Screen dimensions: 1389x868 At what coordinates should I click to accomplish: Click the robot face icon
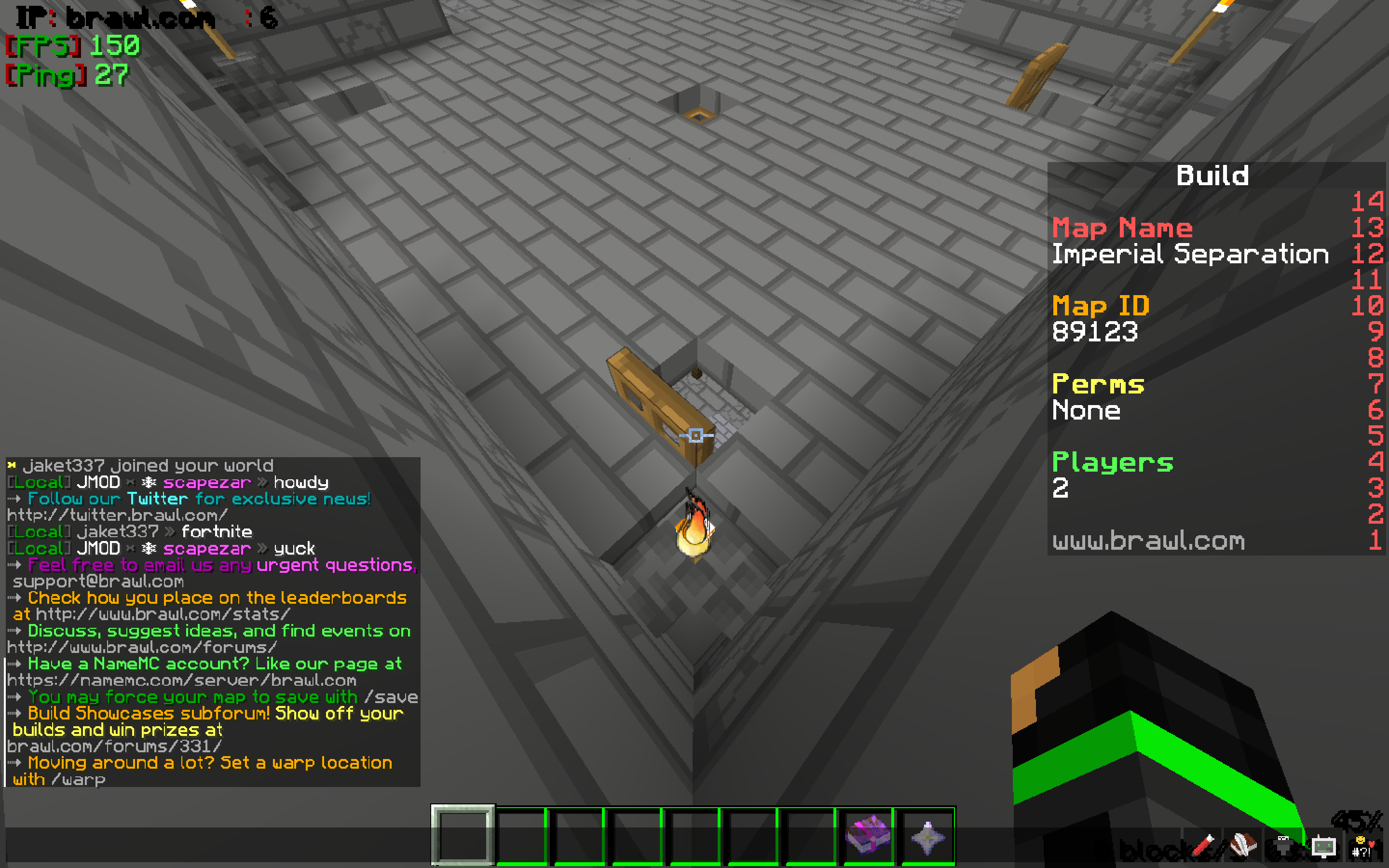(x=1323, y=846)
